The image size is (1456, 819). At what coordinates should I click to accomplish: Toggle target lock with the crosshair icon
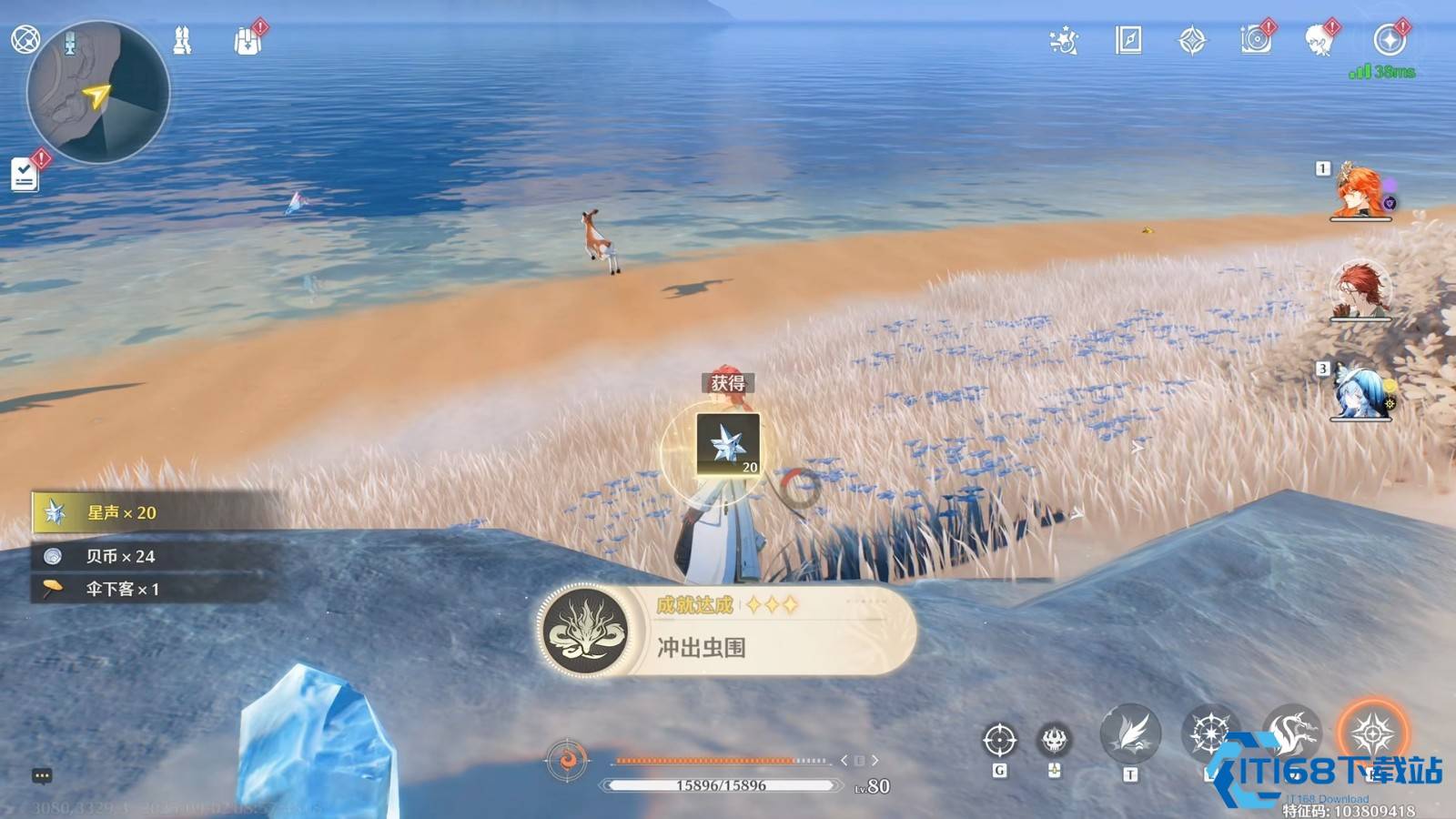[x=1001, y=742]
